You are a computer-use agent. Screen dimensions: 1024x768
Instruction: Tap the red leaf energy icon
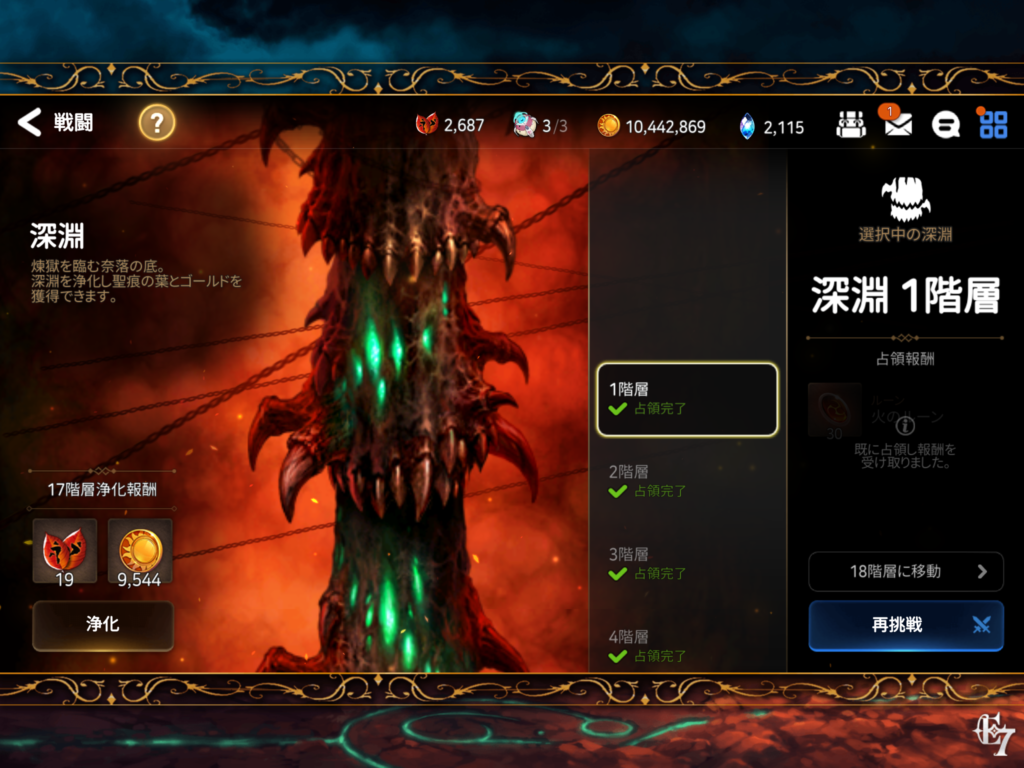point(427,125)
